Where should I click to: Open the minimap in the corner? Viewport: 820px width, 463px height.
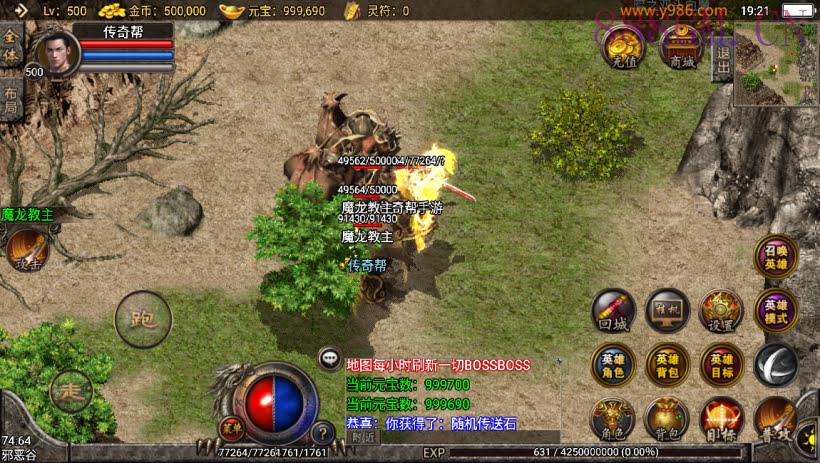click(x=775, y=66)
